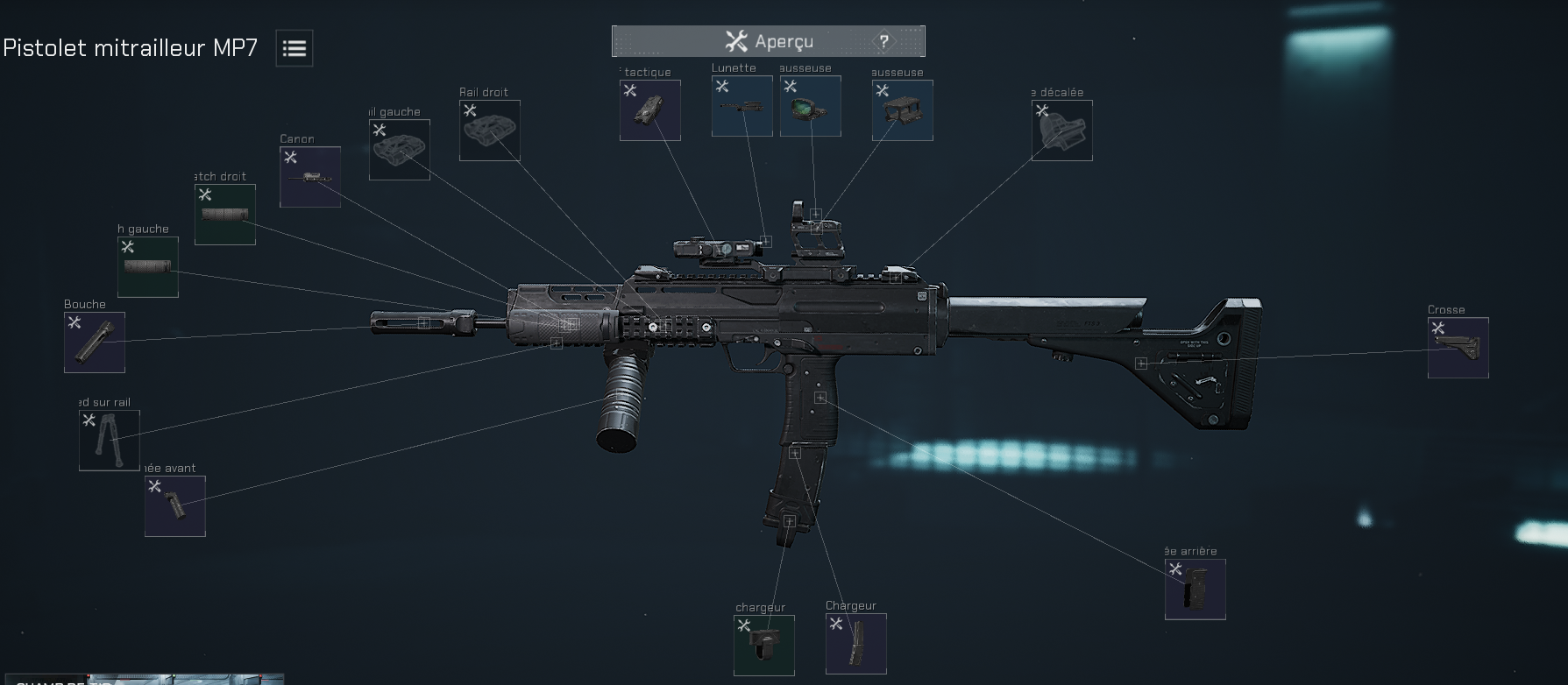Screen dimensions: 1568x685
Task: Select the left rail gauche slot
Action: 399,149
